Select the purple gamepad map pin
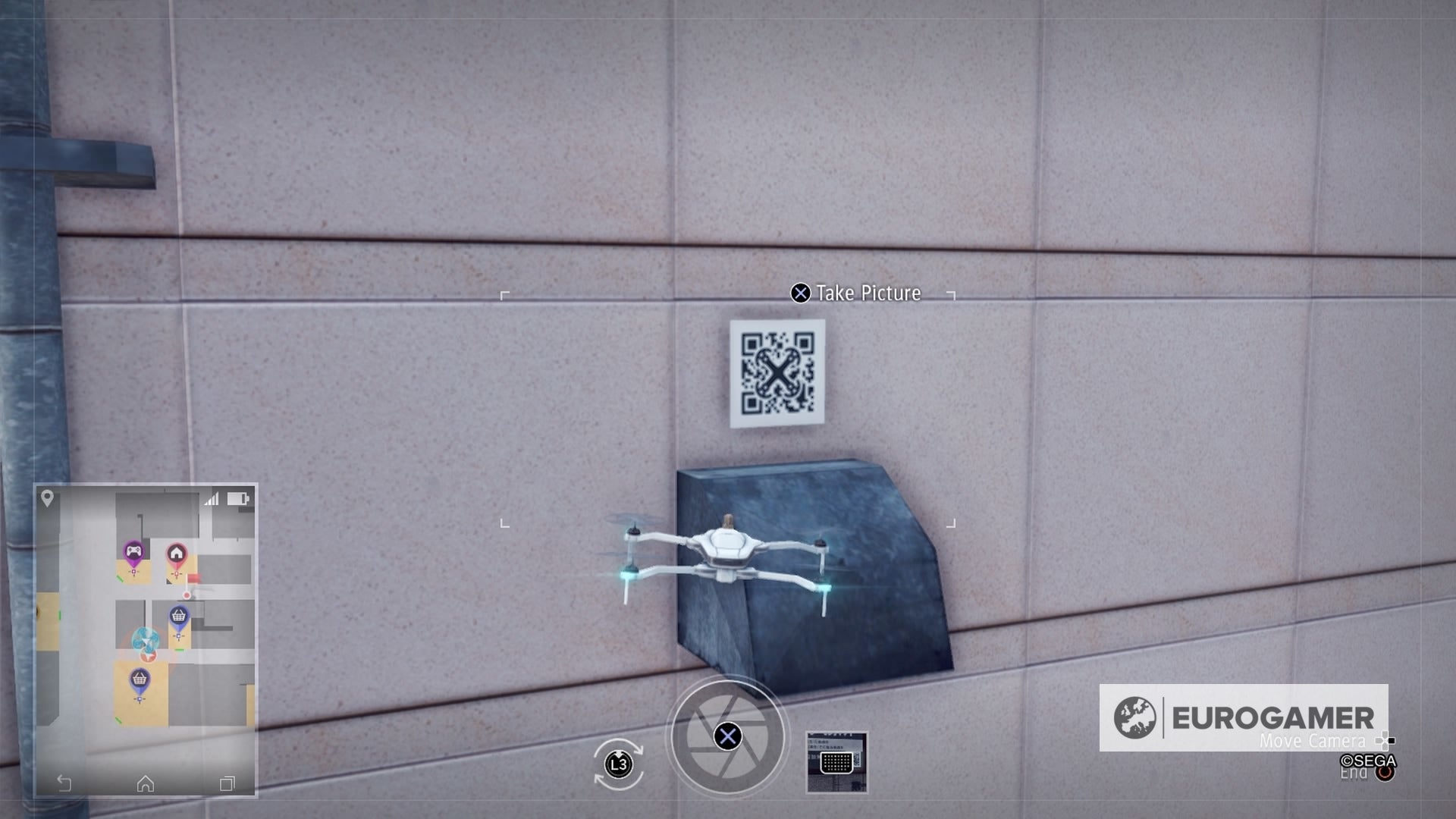The height and width of the screenshot is (819, 1456). click(x=134, y=552)
